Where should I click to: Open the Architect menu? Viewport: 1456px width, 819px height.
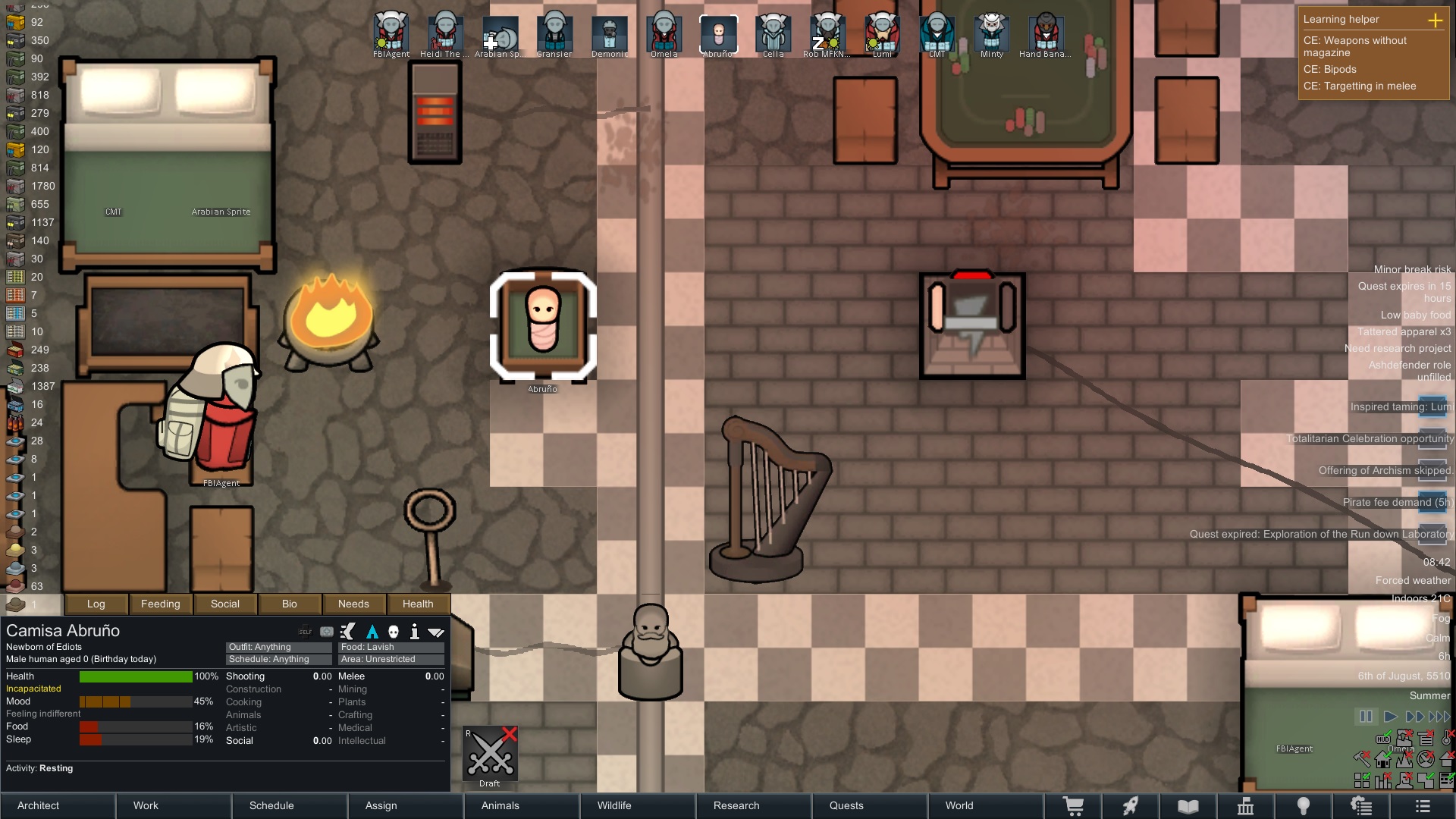(58, 805)
